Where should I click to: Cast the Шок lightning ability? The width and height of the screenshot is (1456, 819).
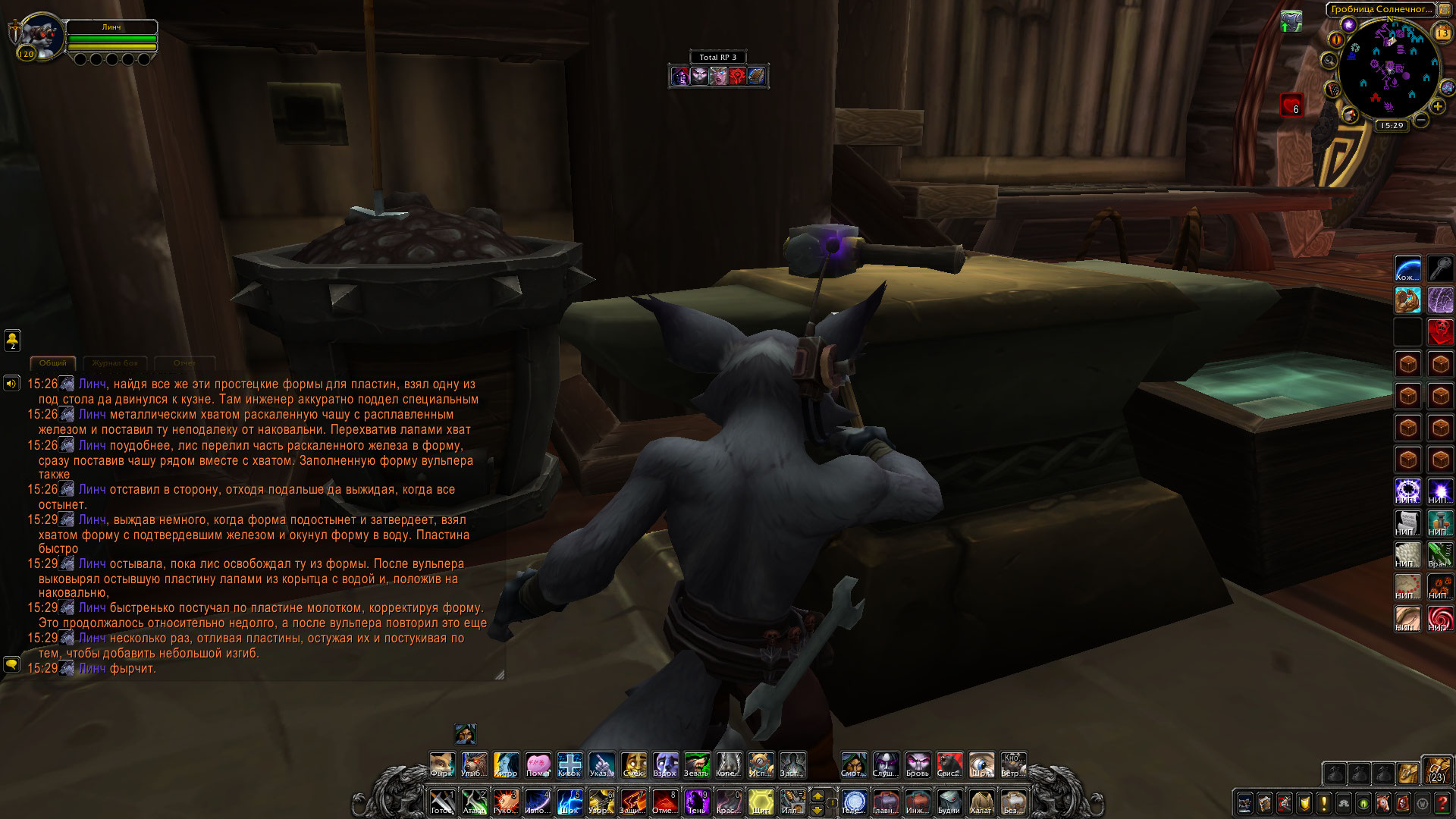tap(570, 802)
